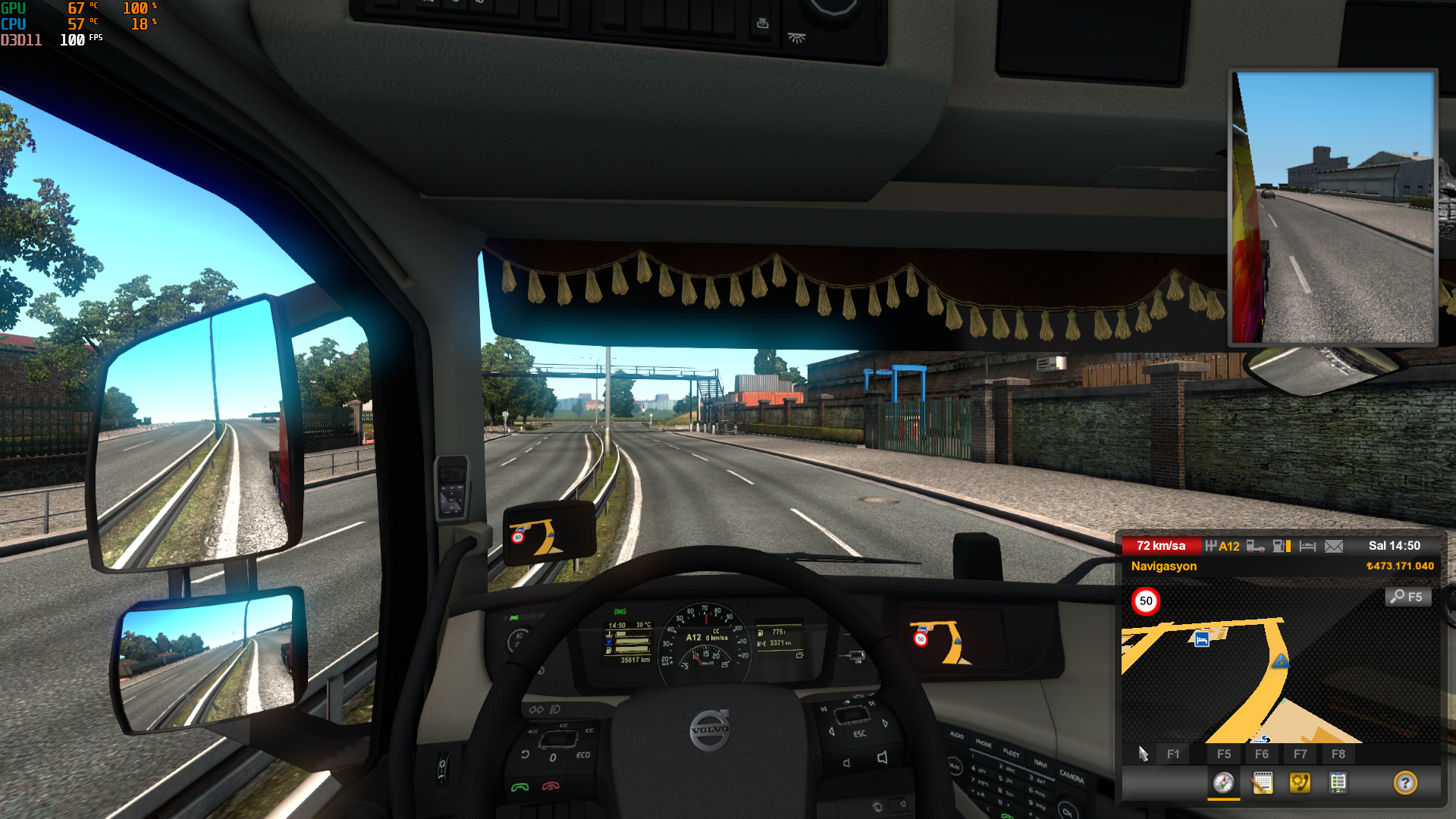Open the navigation compass tab
Image resolution: width=1456 pixels, height=819 pixels.
pos(1223,783)
